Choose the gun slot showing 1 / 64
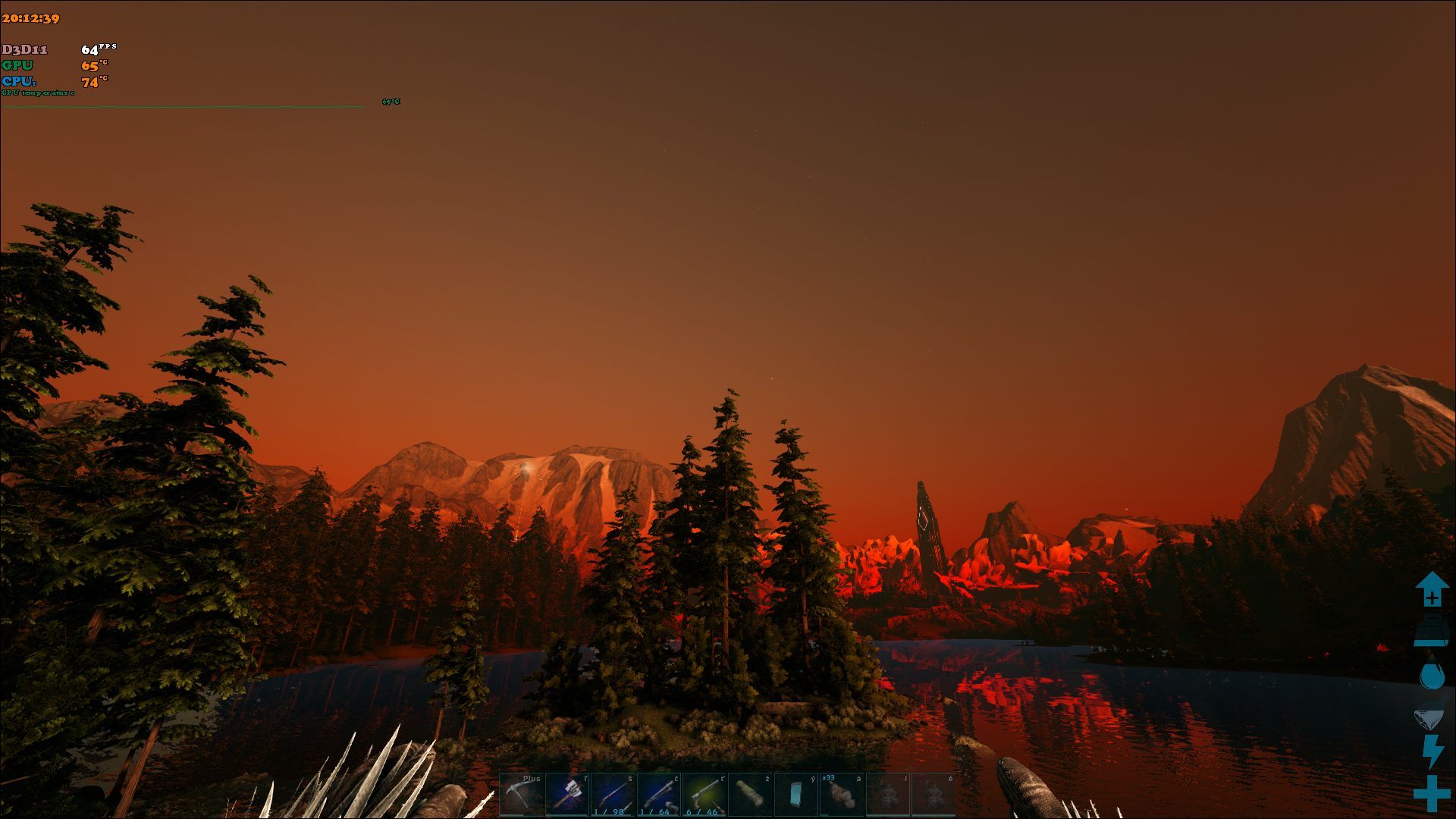 pyautogui.click(x=659, y=795)
